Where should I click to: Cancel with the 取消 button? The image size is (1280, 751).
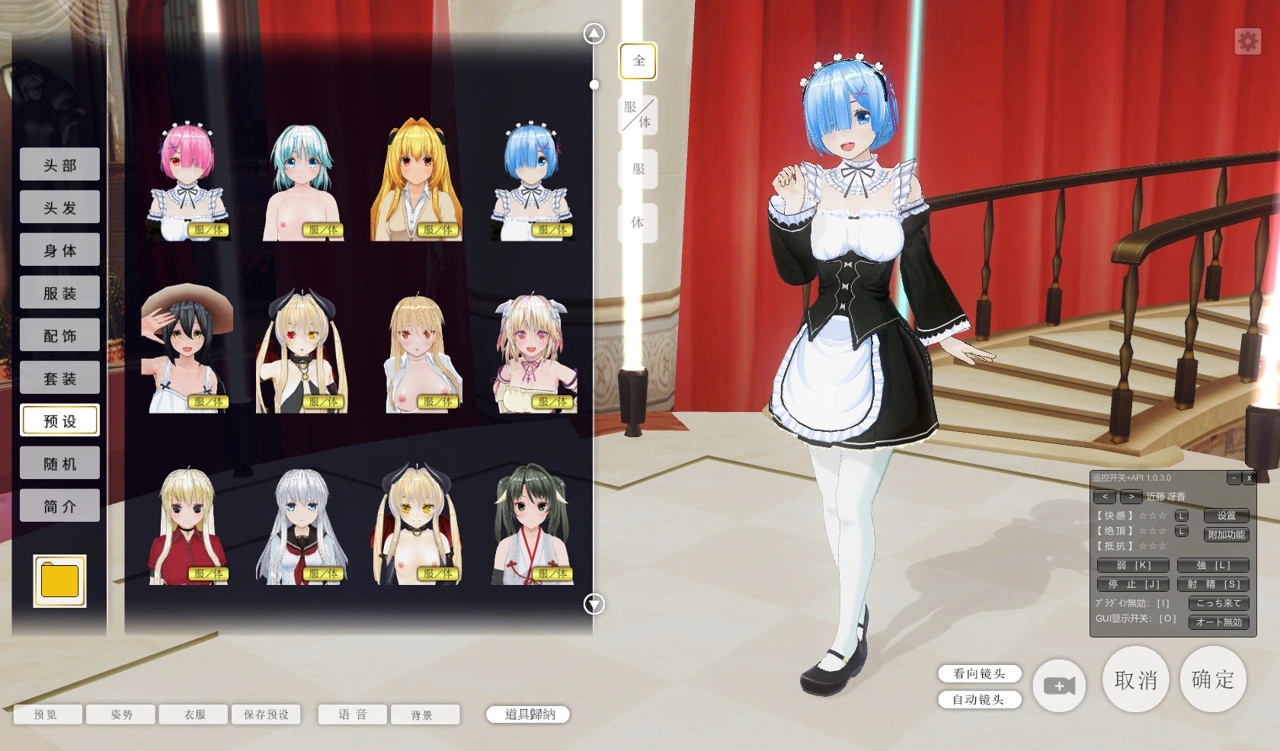click(1135, 680)
